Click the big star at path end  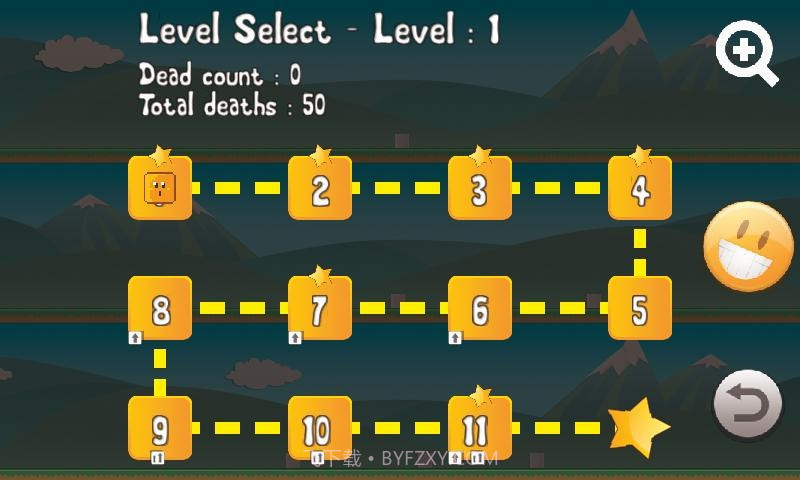(640, 427)
